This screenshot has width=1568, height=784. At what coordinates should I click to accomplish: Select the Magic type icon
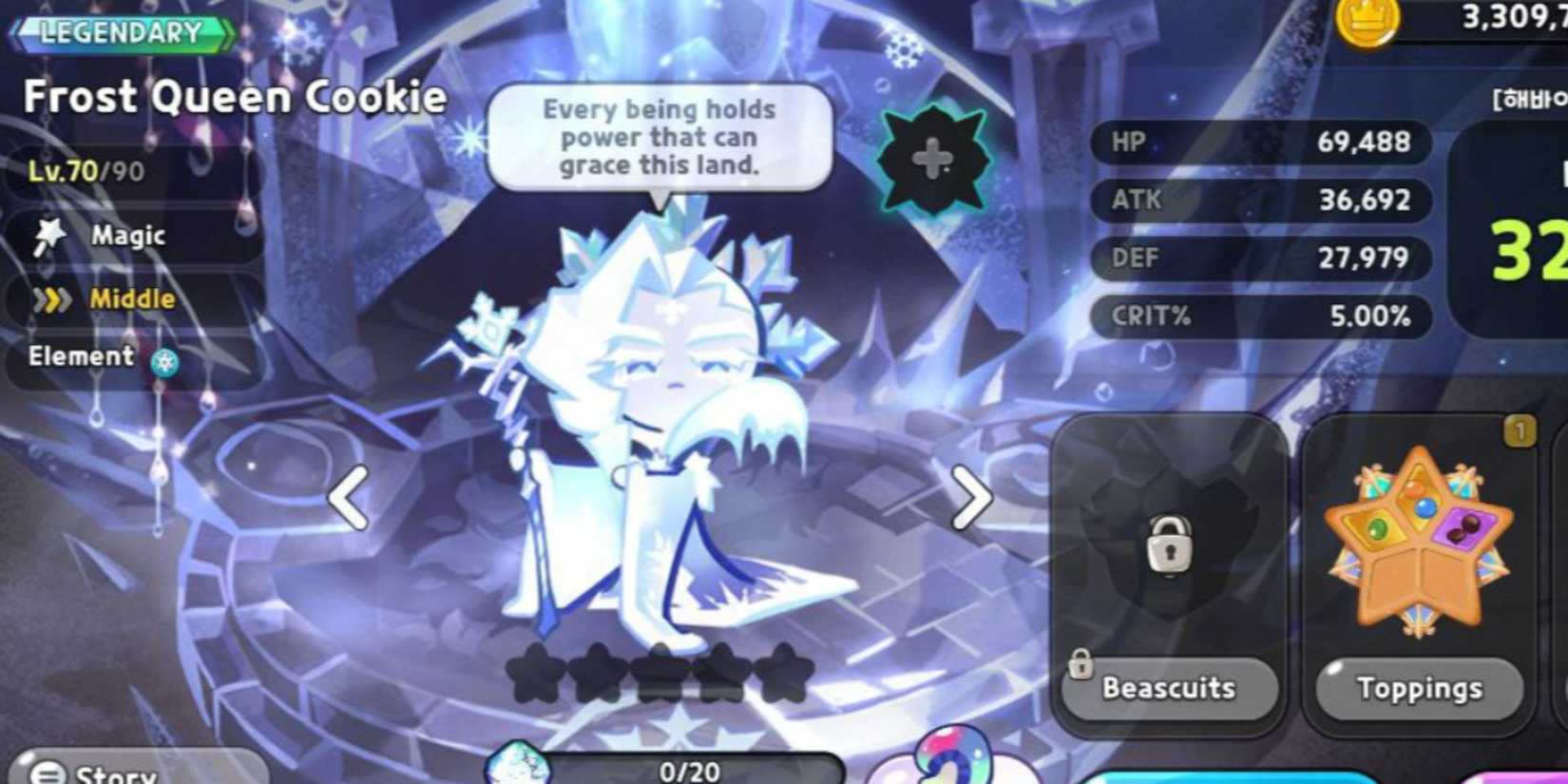[x=52, y=235]
